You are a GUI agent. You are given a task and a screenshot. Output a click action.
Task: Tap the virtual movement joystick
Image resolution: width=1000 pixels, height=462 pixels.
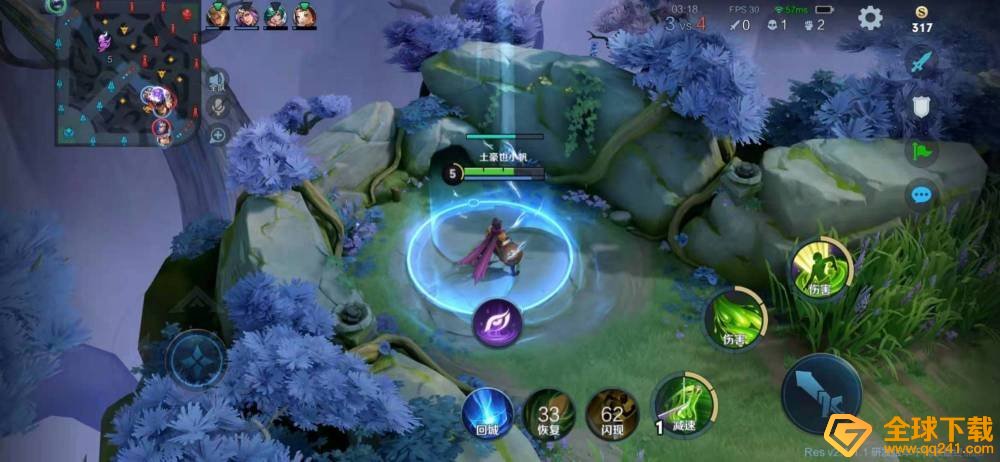(197, 359)
